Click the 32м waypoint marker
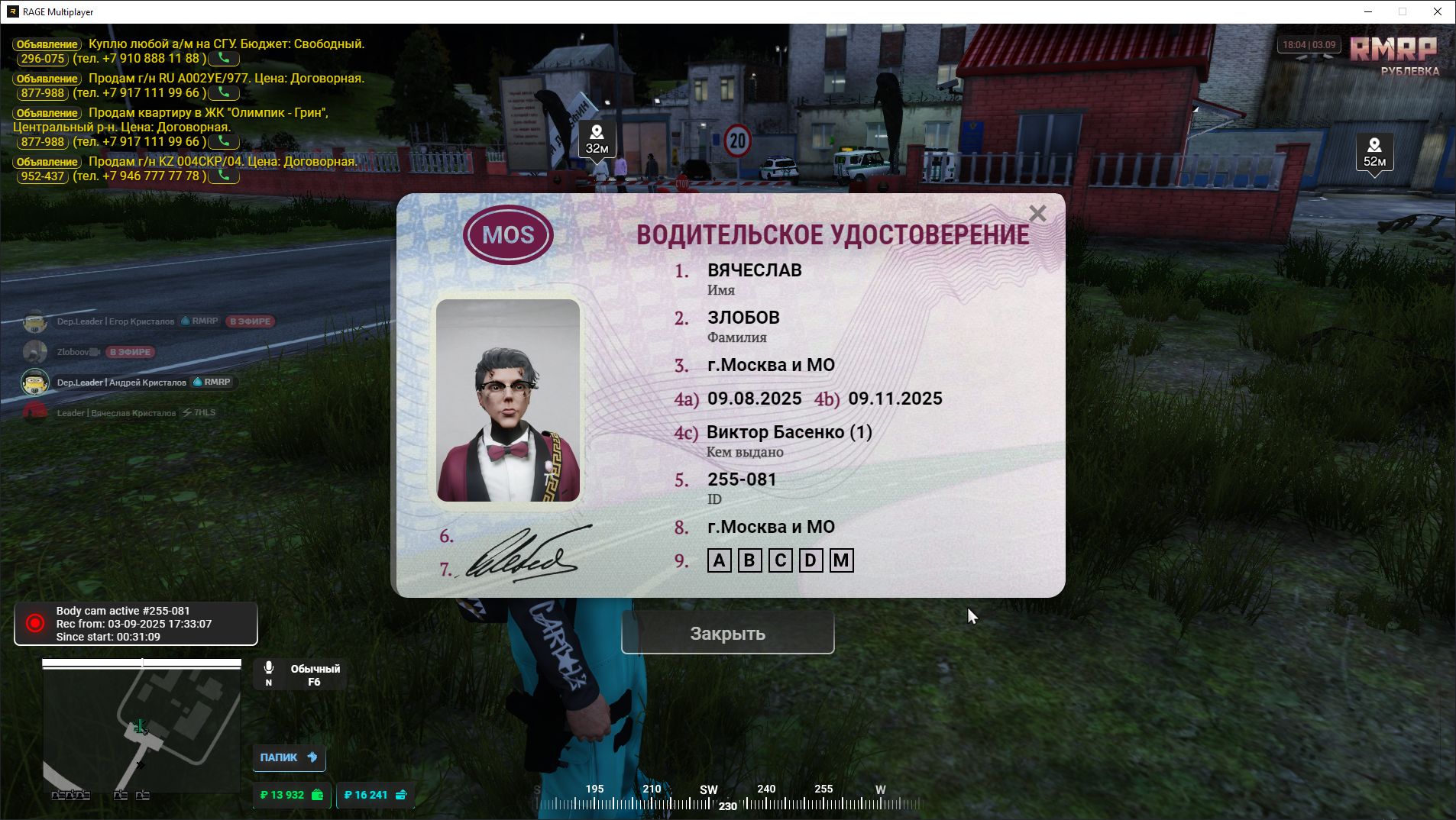 pyautogui.click(x=597, y=140)
